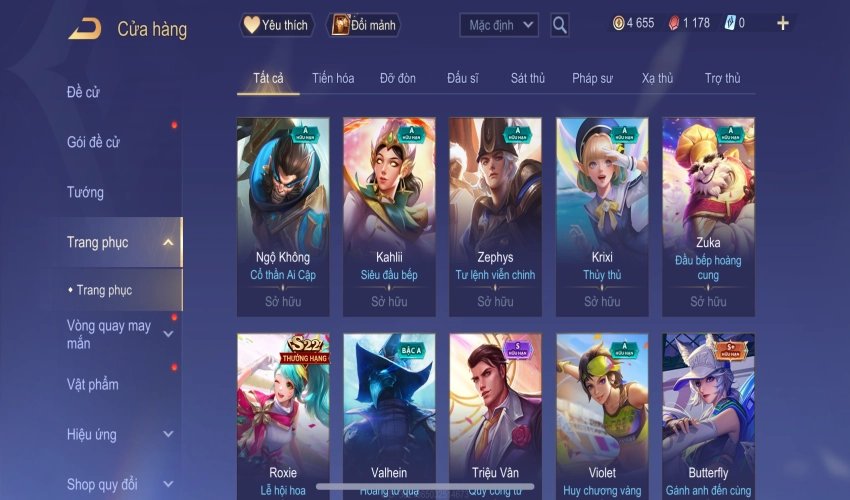Choose the Zuka skin card
The width and height of the screenshot is (850, 500).
point(708,216)
